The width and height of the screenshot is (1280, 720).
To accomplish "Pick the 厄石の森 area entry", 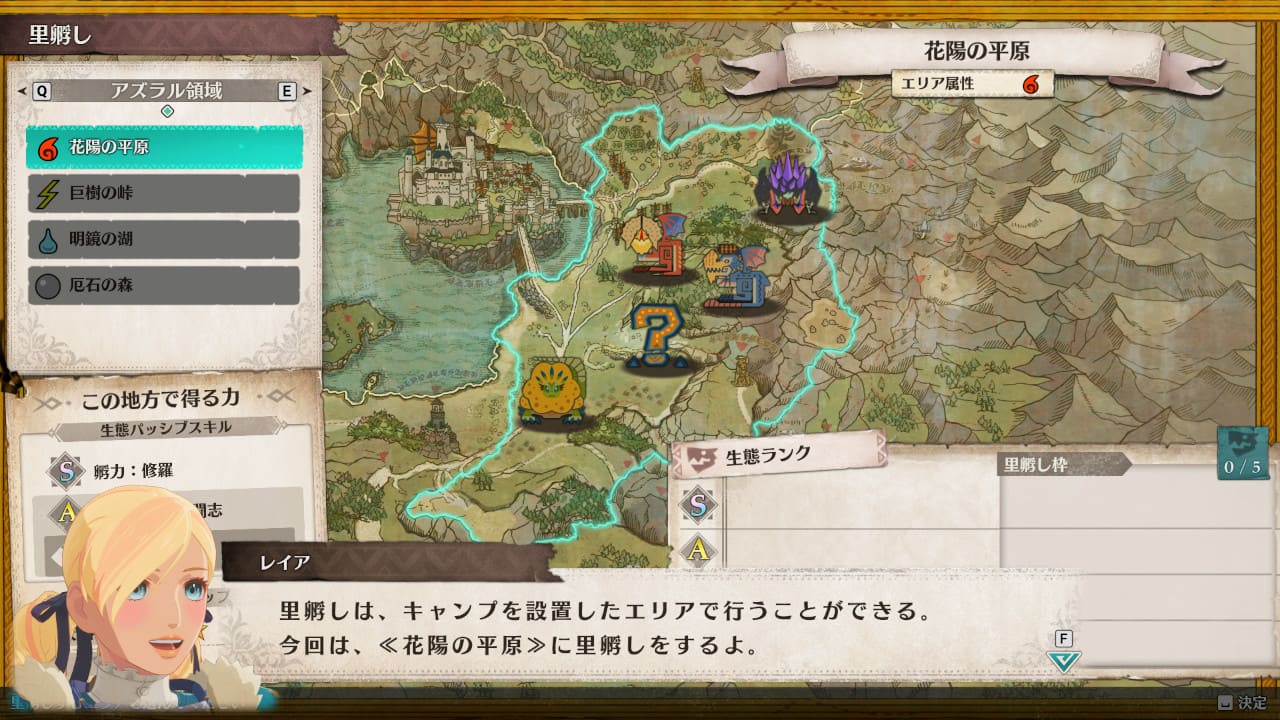I will pos(164,286).
